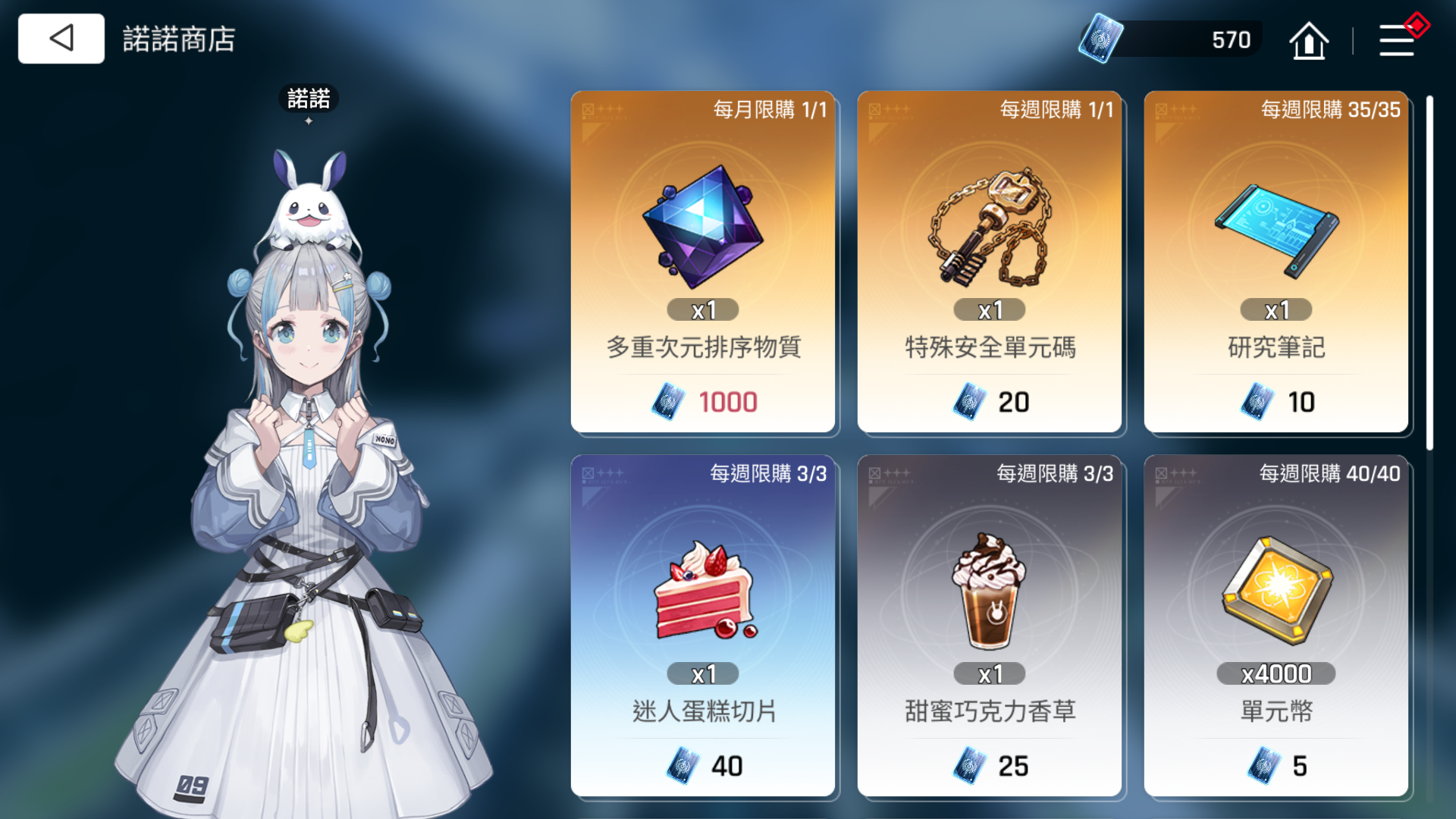Tap the currency counter showing 570
This screenshot has height=819, width=1456.
[x=1232, y=39]
